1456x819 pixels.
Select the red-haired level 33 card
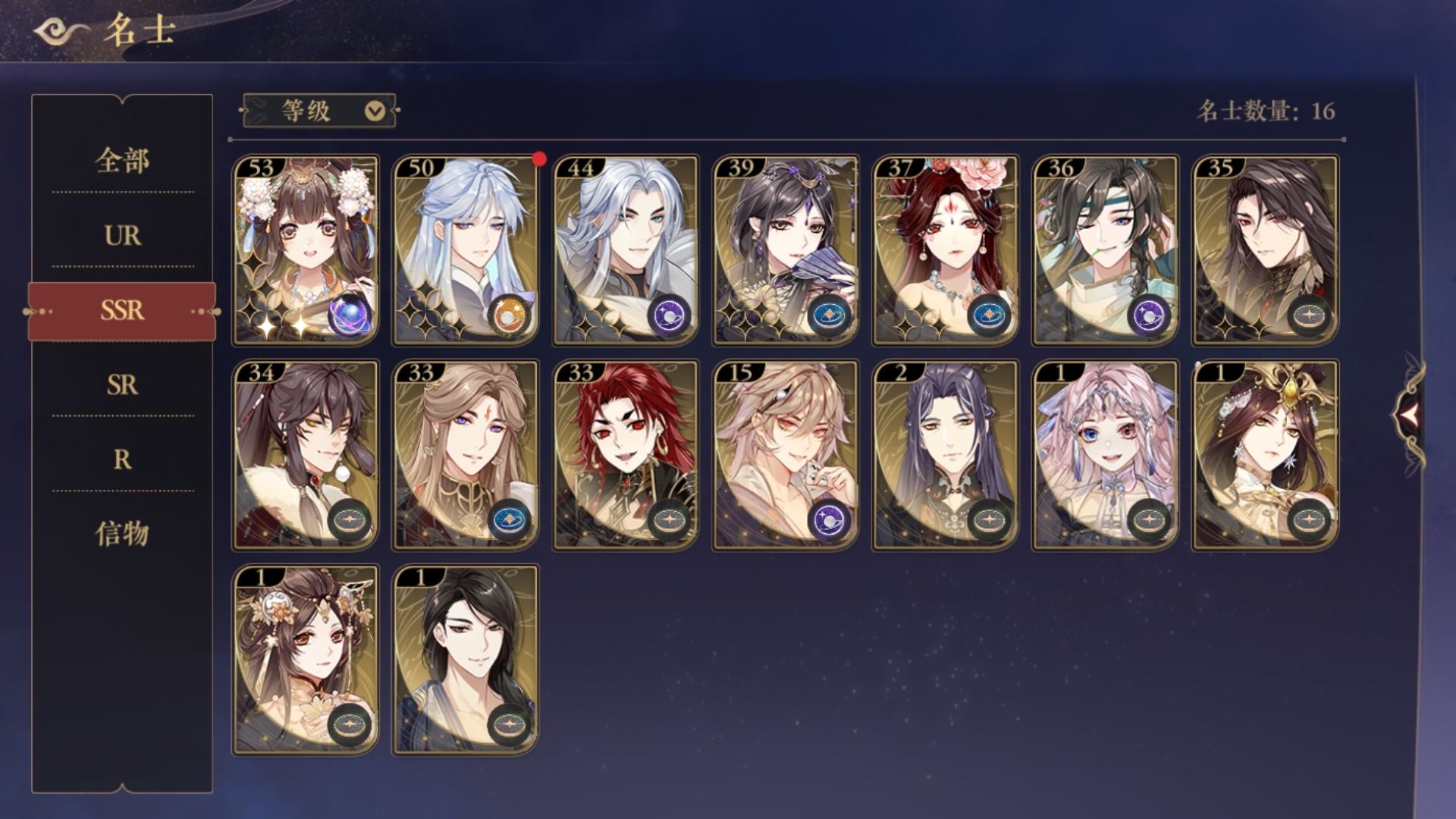point(625,455)
